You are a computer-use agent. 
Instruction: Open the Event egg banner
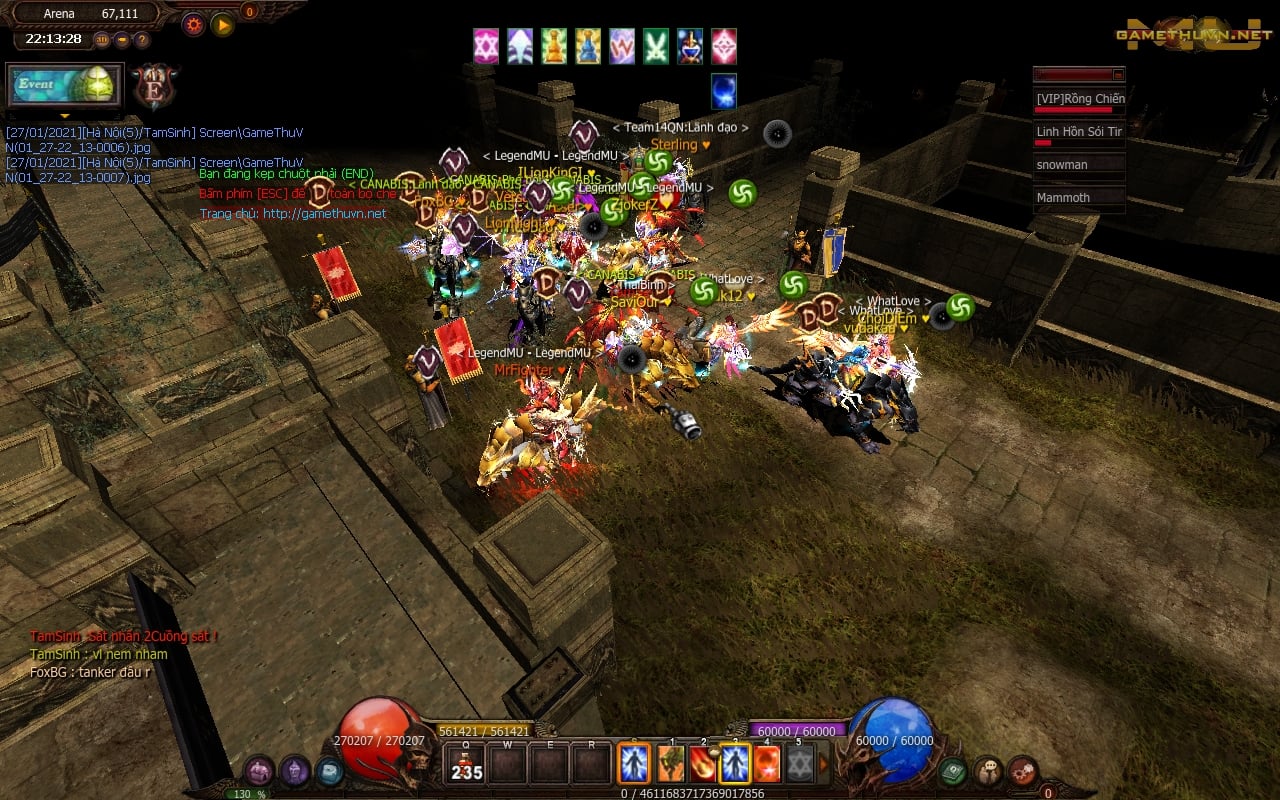coord(65,86)
